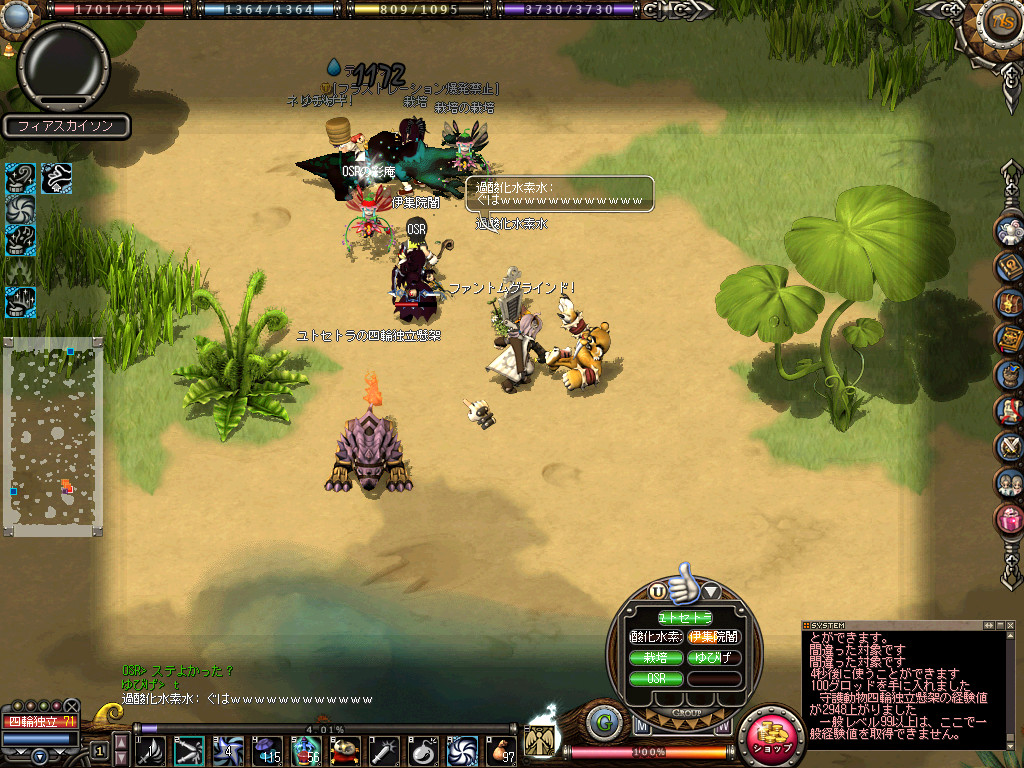Select OSR in the group panel

tap(656, 678)
